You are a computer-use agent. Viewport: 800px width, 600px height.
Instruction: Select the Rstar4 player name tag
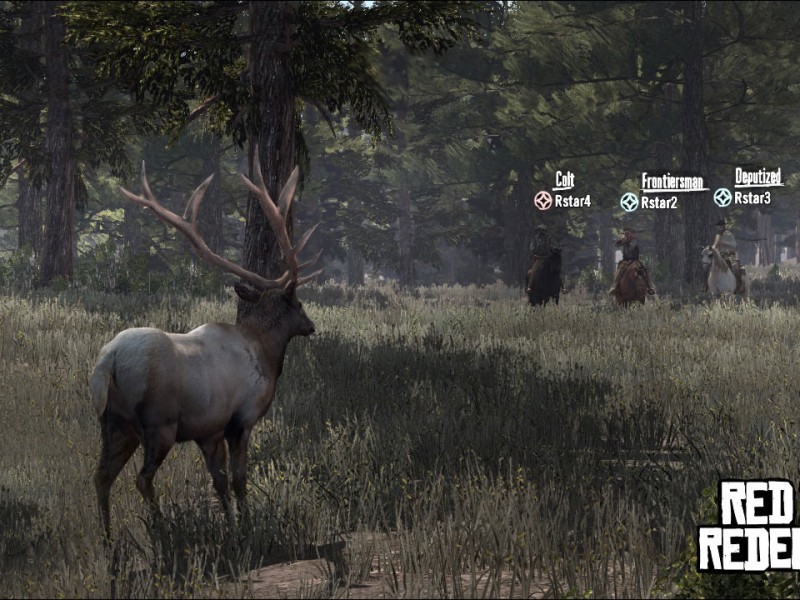pyautogui.click(x=572, y=201)
